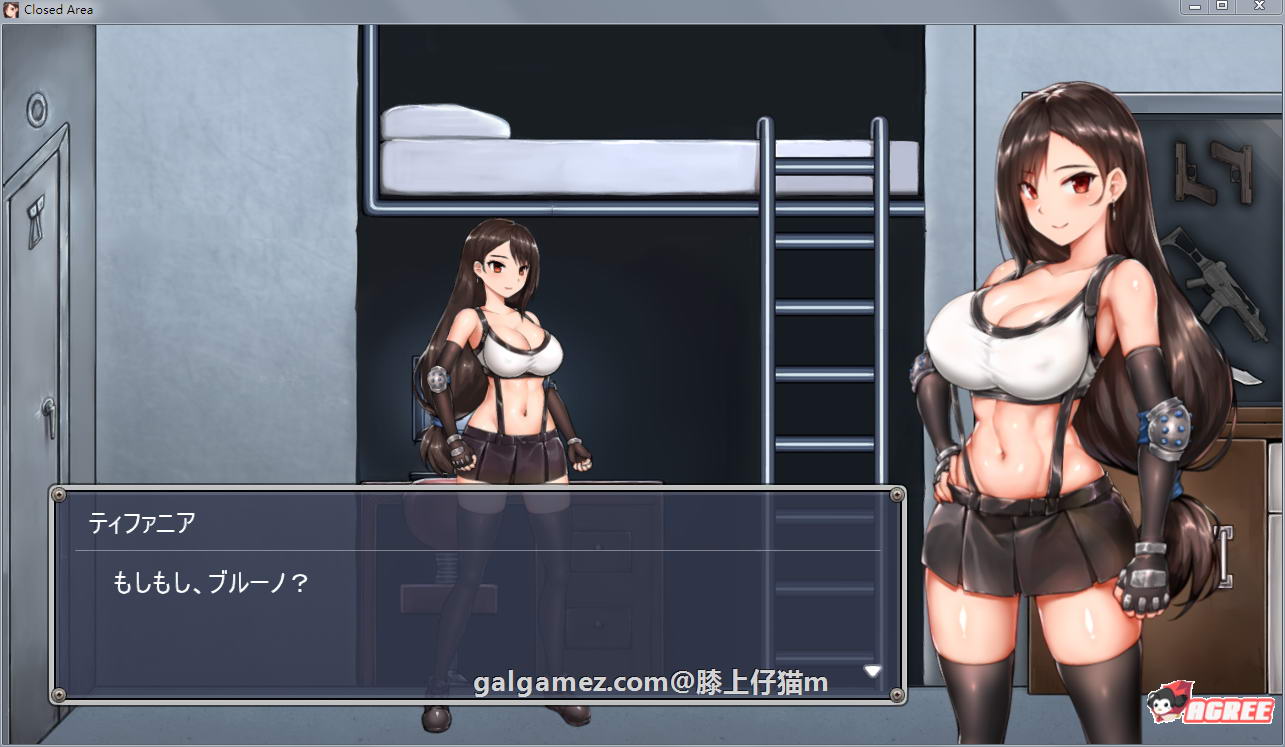Viewport: 1285px width, 747px height.
Task: Click the down arrow to advance the dialogue
Action: [x=872, y=671]
